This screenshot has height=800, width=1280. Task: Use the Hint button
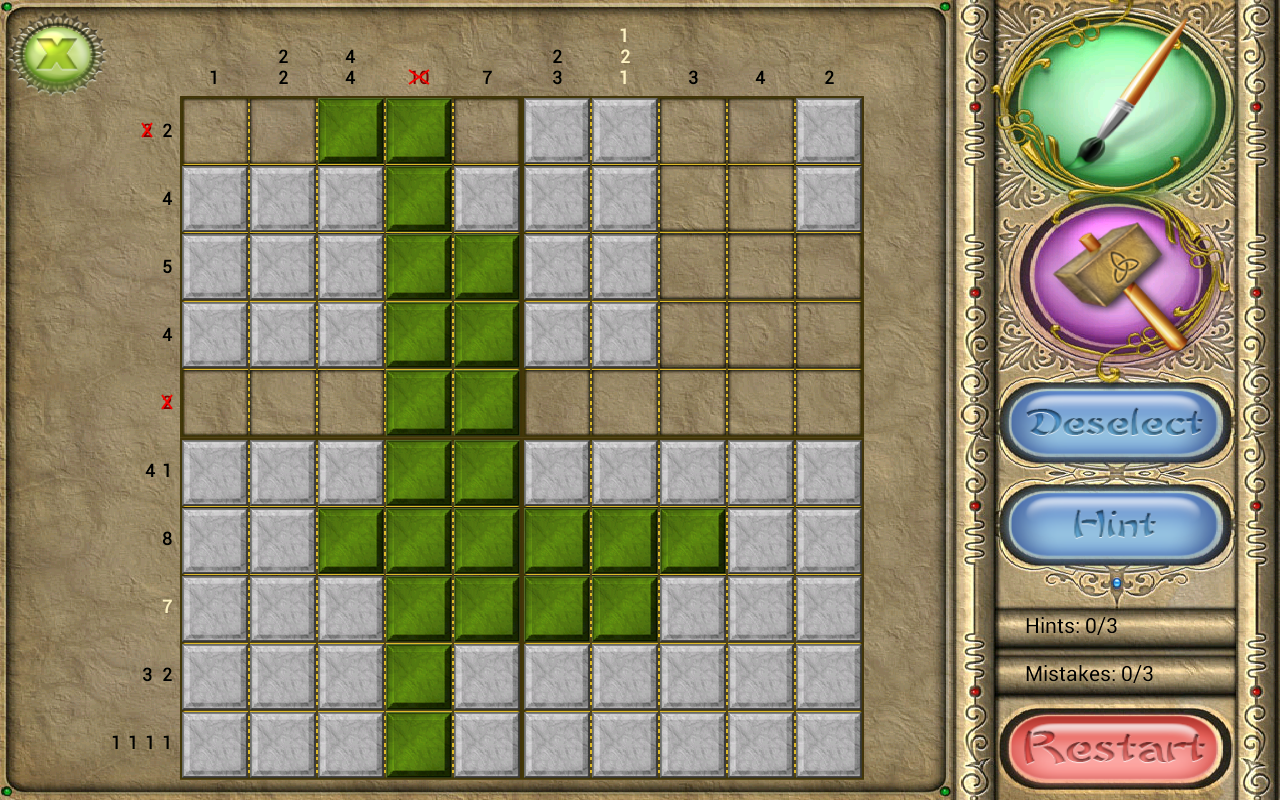pos(1115,524)
